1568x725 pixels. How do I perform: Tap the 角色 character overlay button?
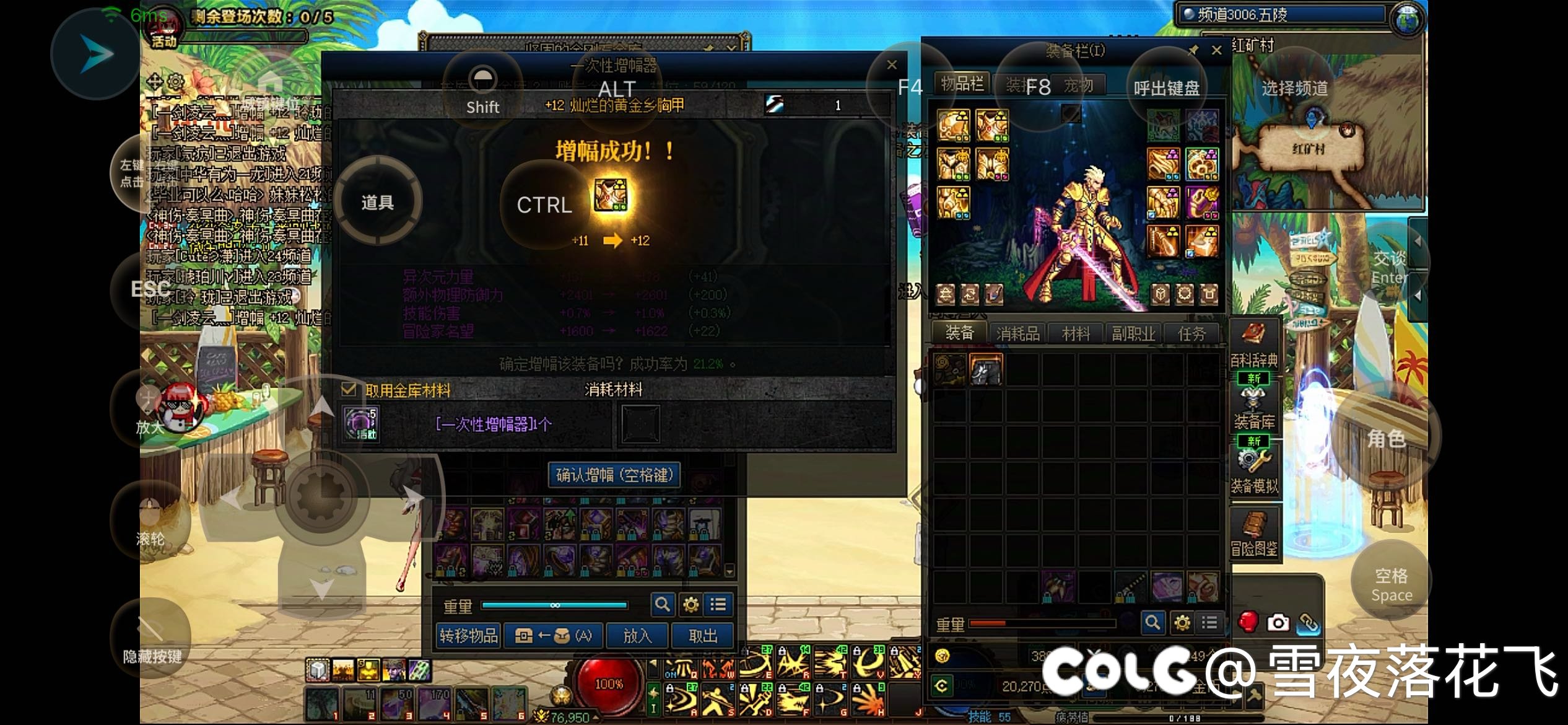click(x=1386, y=438)
